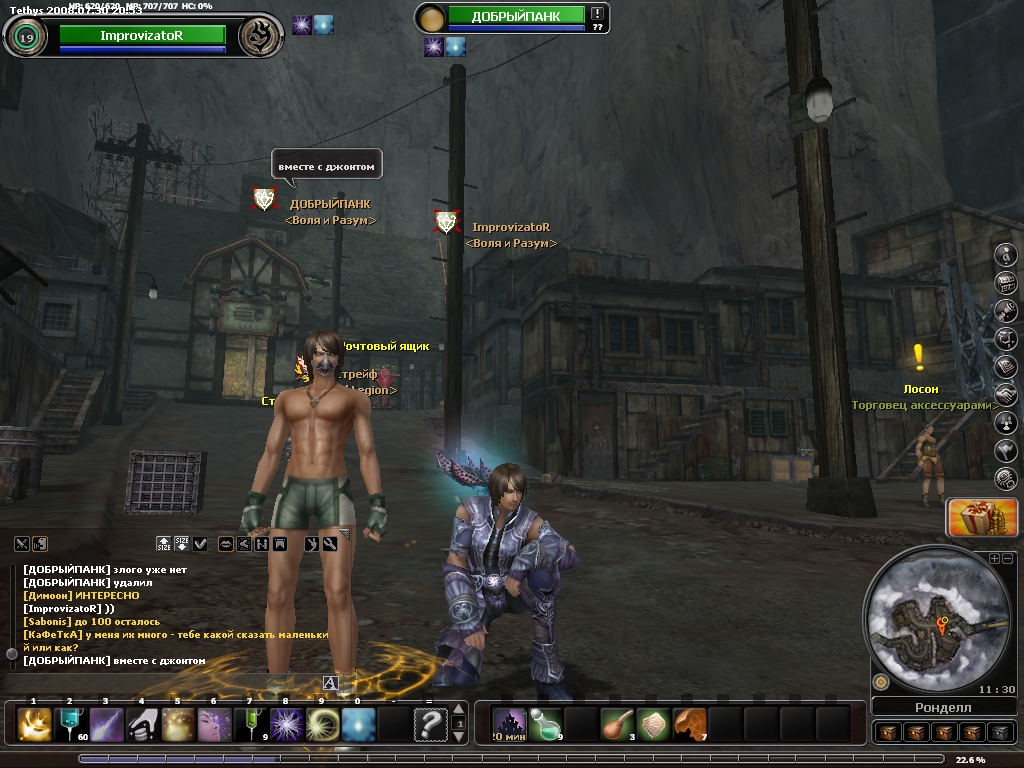Open the first treasure chest bag slot
Viewport: 1024px width, 768px height.
coord(887,732)
